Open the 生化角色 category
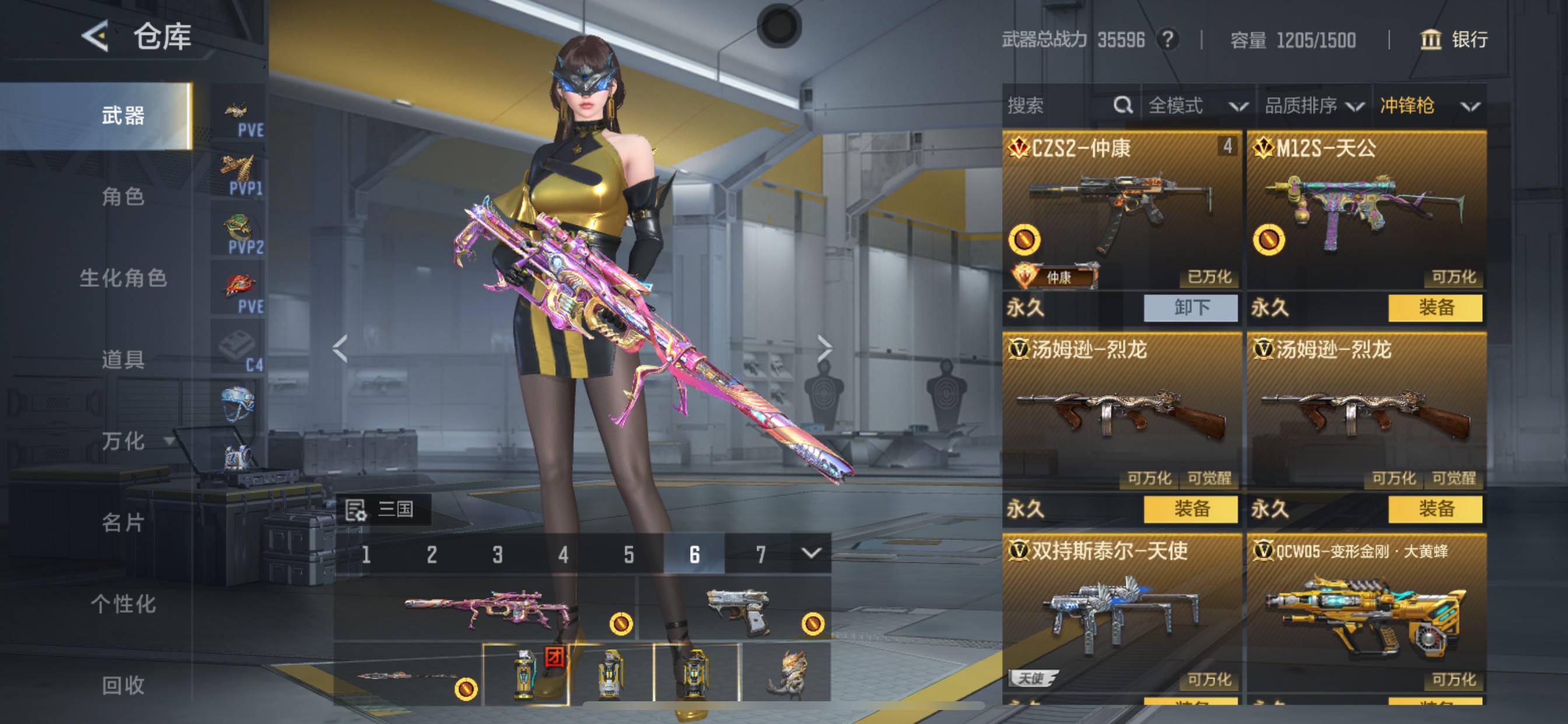Viewport: 1568px width, 724px height. tap(123, 278)
